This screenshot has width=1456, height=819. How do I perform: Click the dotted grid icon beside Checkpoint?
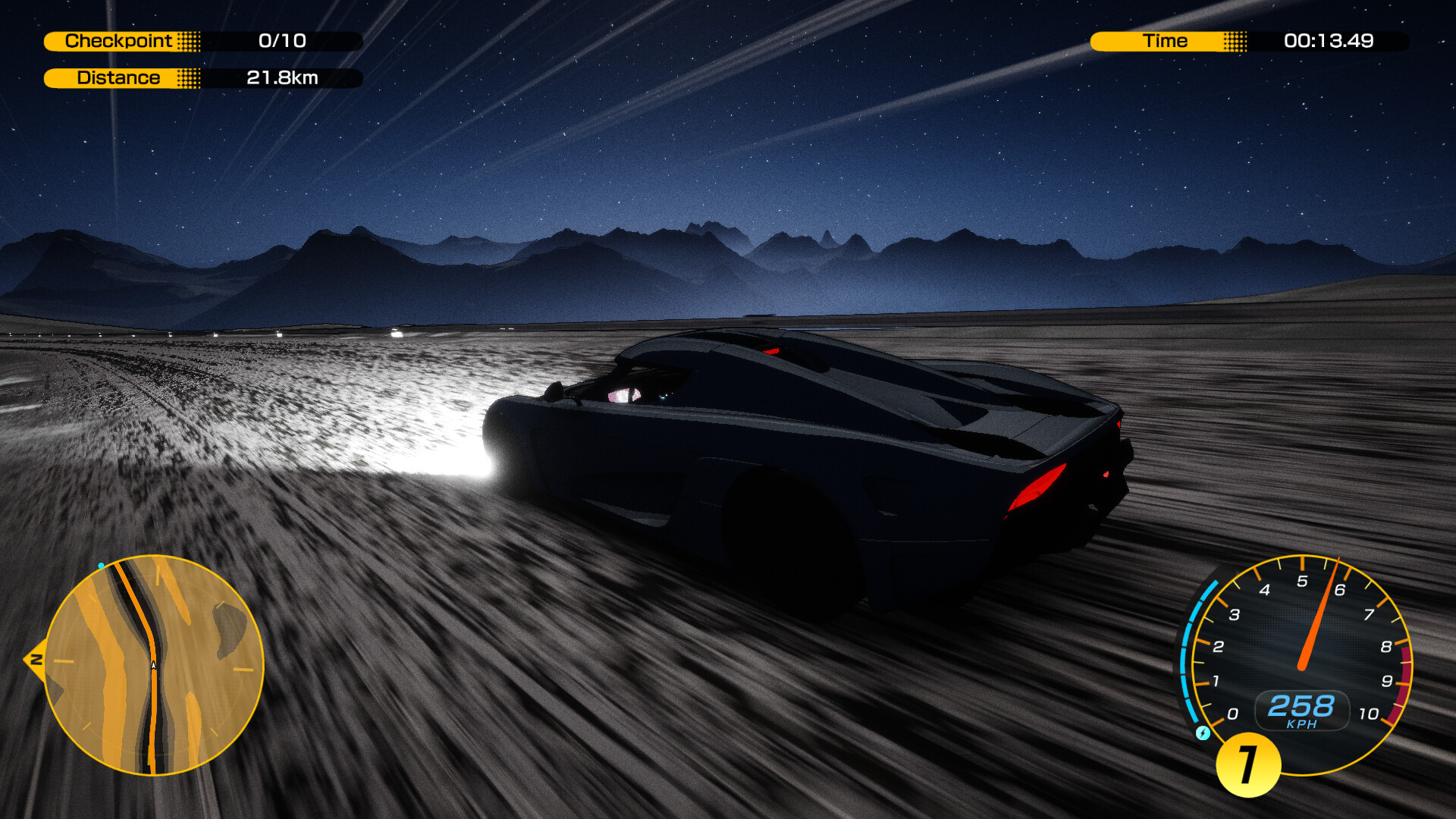click(188, 42)
